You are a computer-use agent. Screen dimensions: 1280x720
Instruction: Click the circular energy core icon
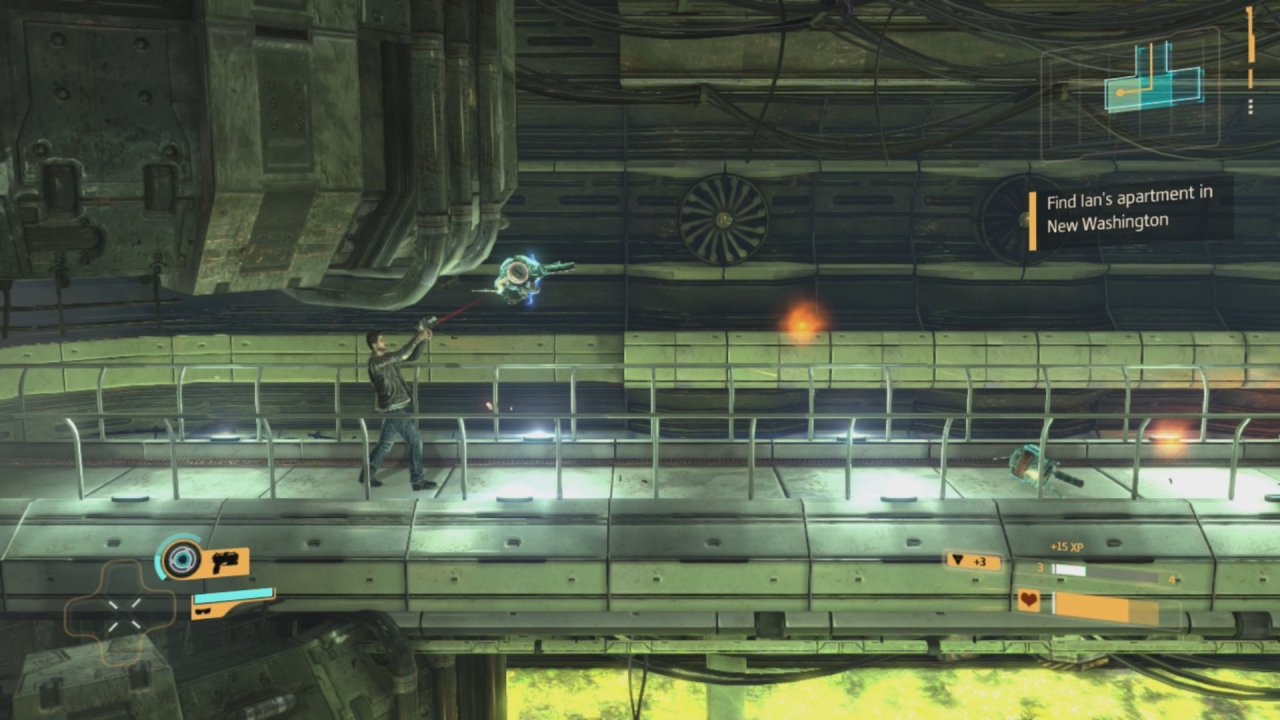[x=181, y=558]
